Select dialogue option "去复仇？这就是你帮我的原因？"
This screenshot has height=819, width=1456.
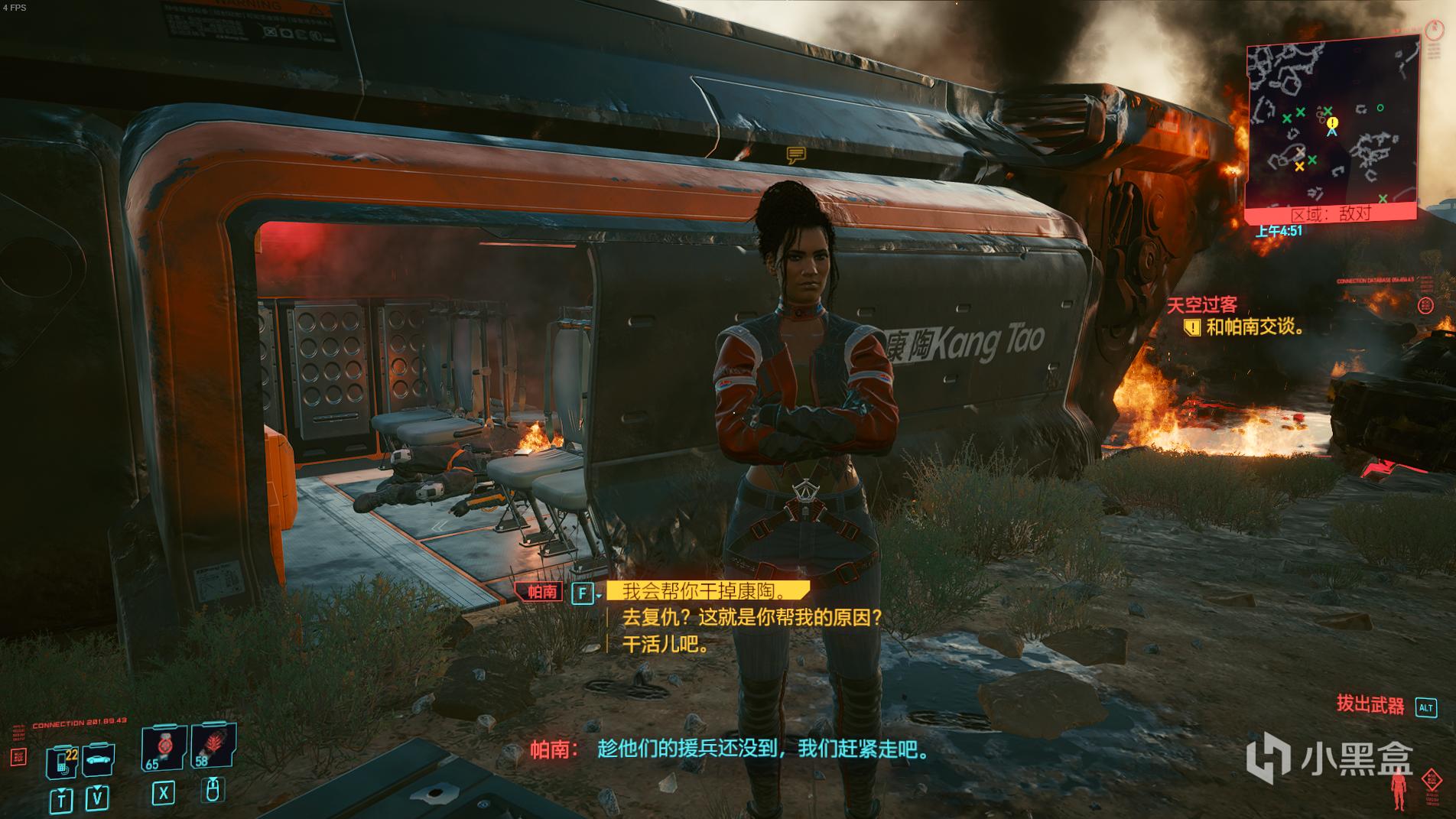coord(752,617)
